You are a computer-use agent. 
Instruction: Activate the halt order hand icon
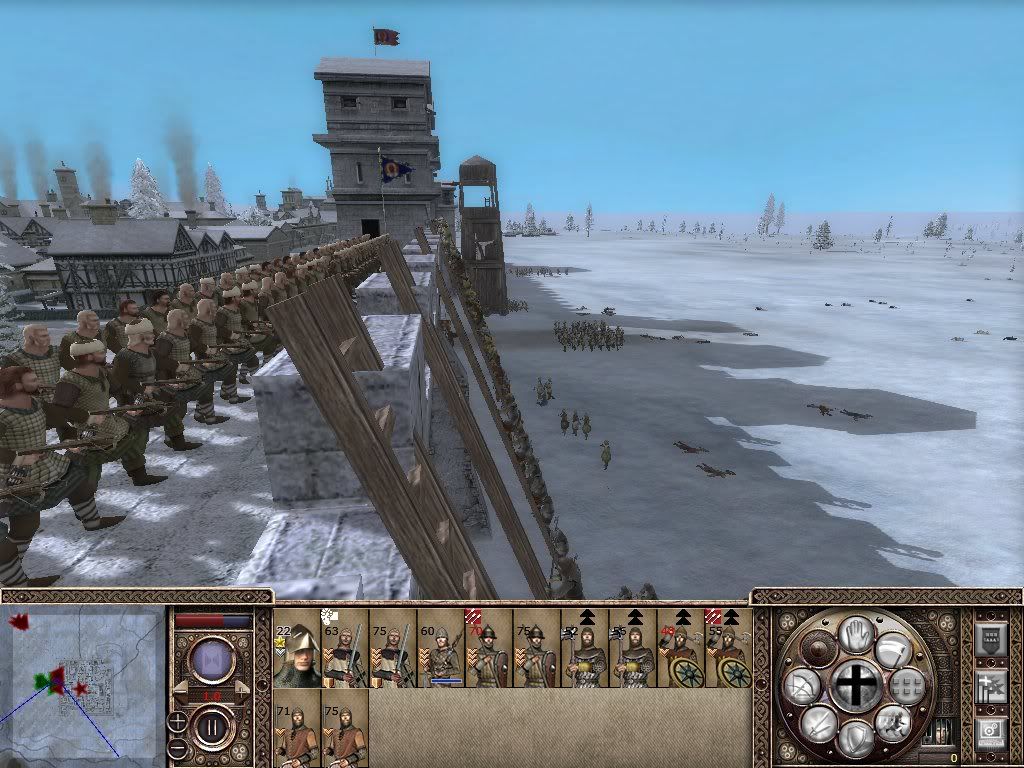click(x=855, y=634)
